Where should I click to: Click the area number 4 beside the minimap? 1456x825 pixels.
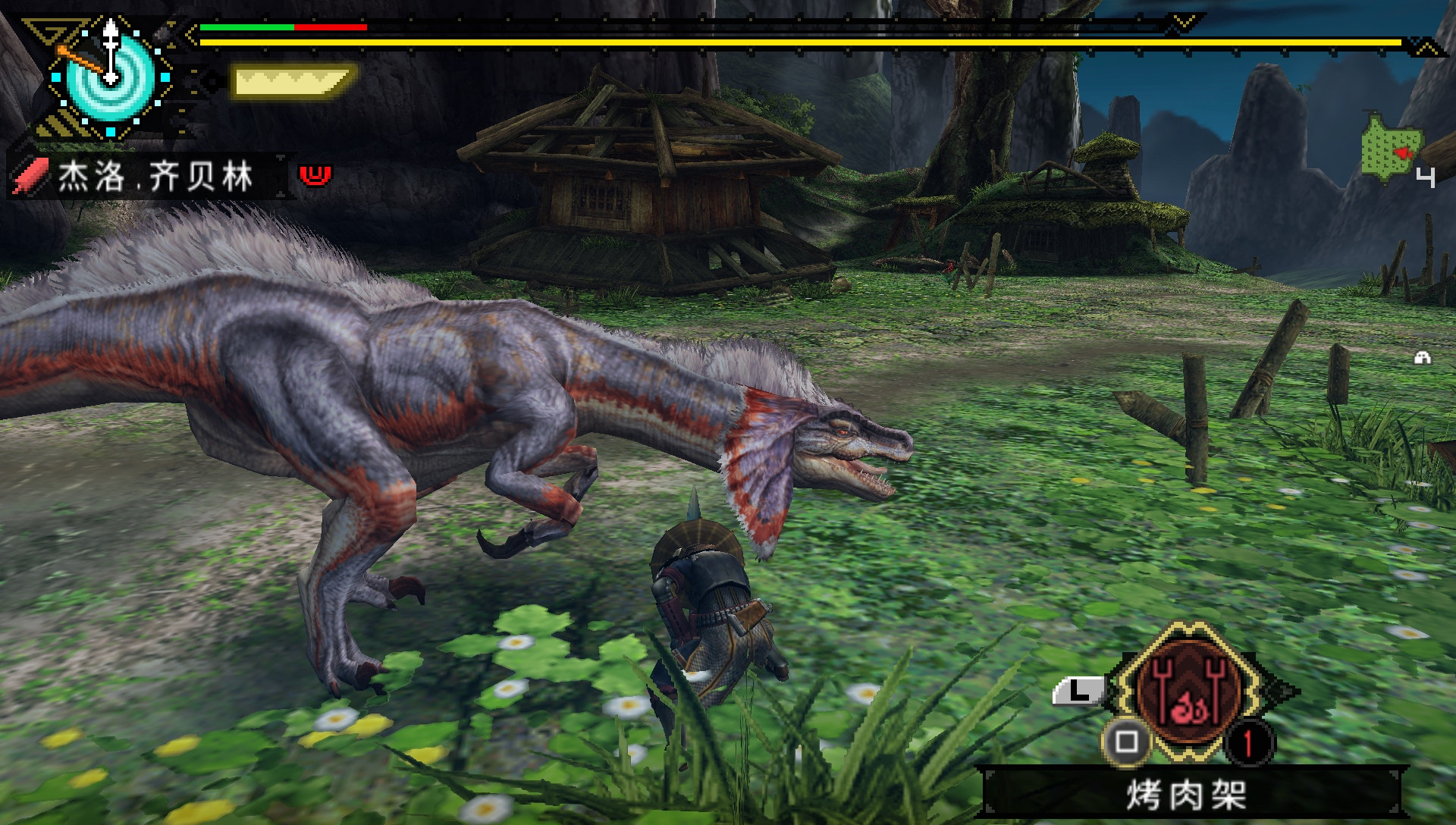[1426, 176]
